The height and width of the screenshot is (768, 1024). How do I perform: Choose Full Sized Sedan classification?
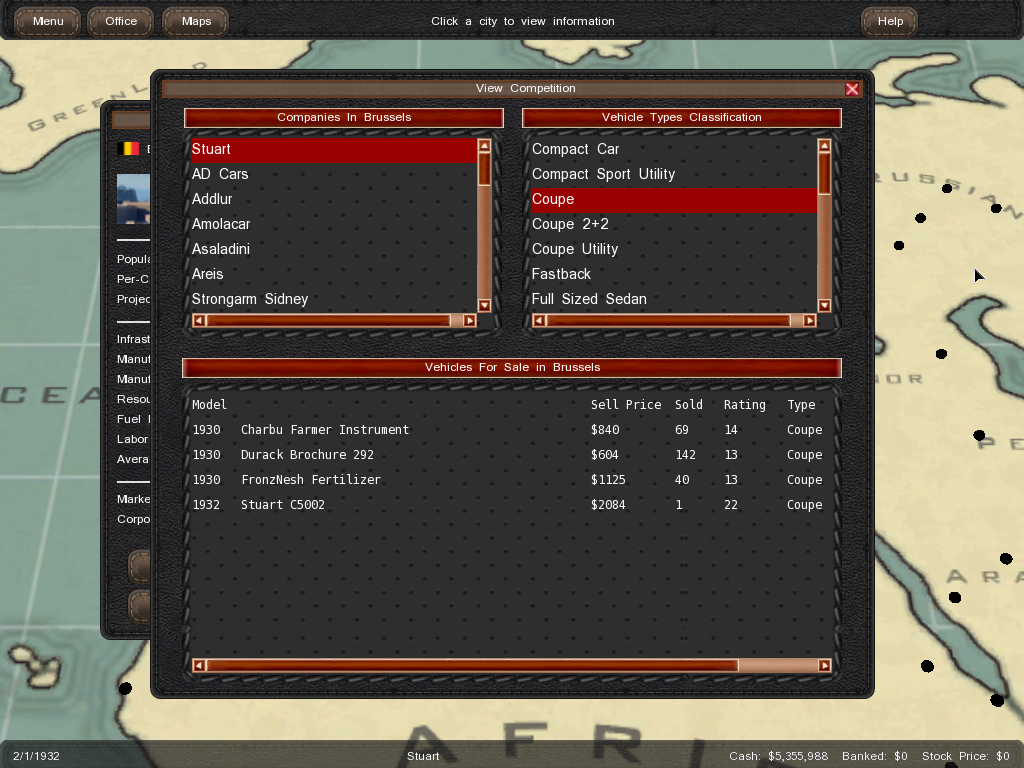589,299
